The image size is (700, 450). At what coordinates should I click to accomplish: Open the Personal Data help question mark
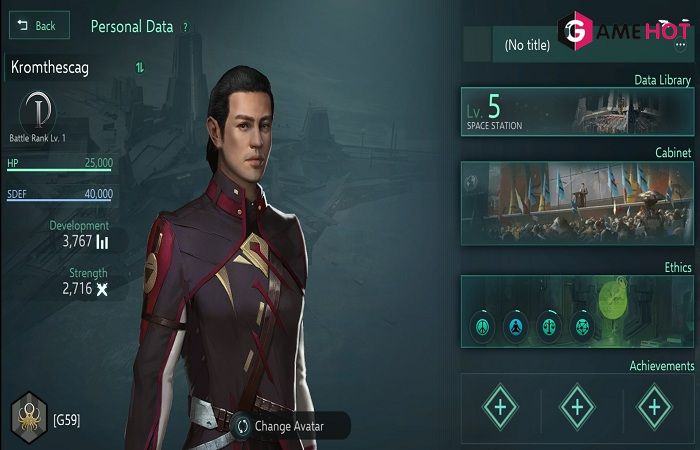(185, 27)
